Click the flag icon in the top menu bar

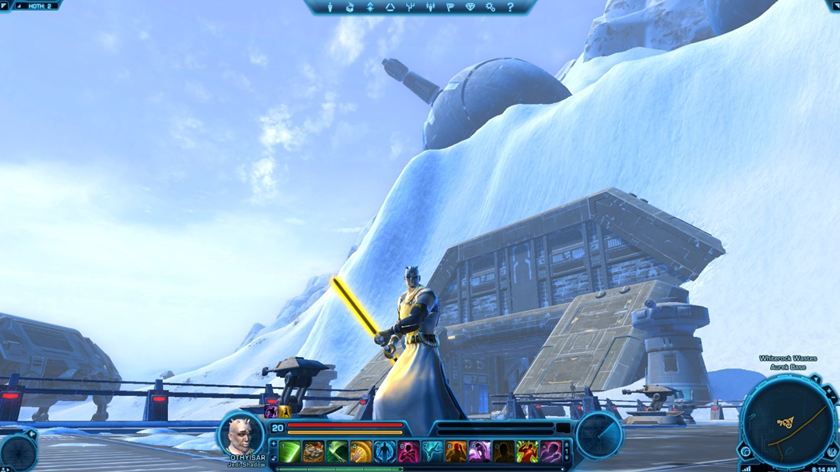[x=448, y=7]
